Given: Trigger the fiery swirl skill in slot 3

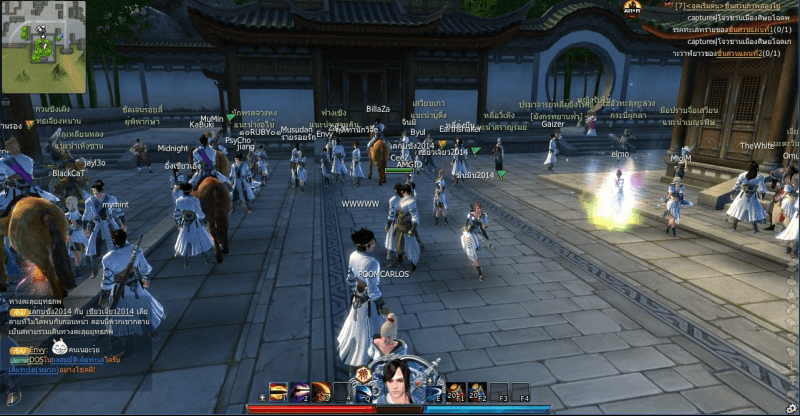Looking at the screenshot, I should 321,391.
